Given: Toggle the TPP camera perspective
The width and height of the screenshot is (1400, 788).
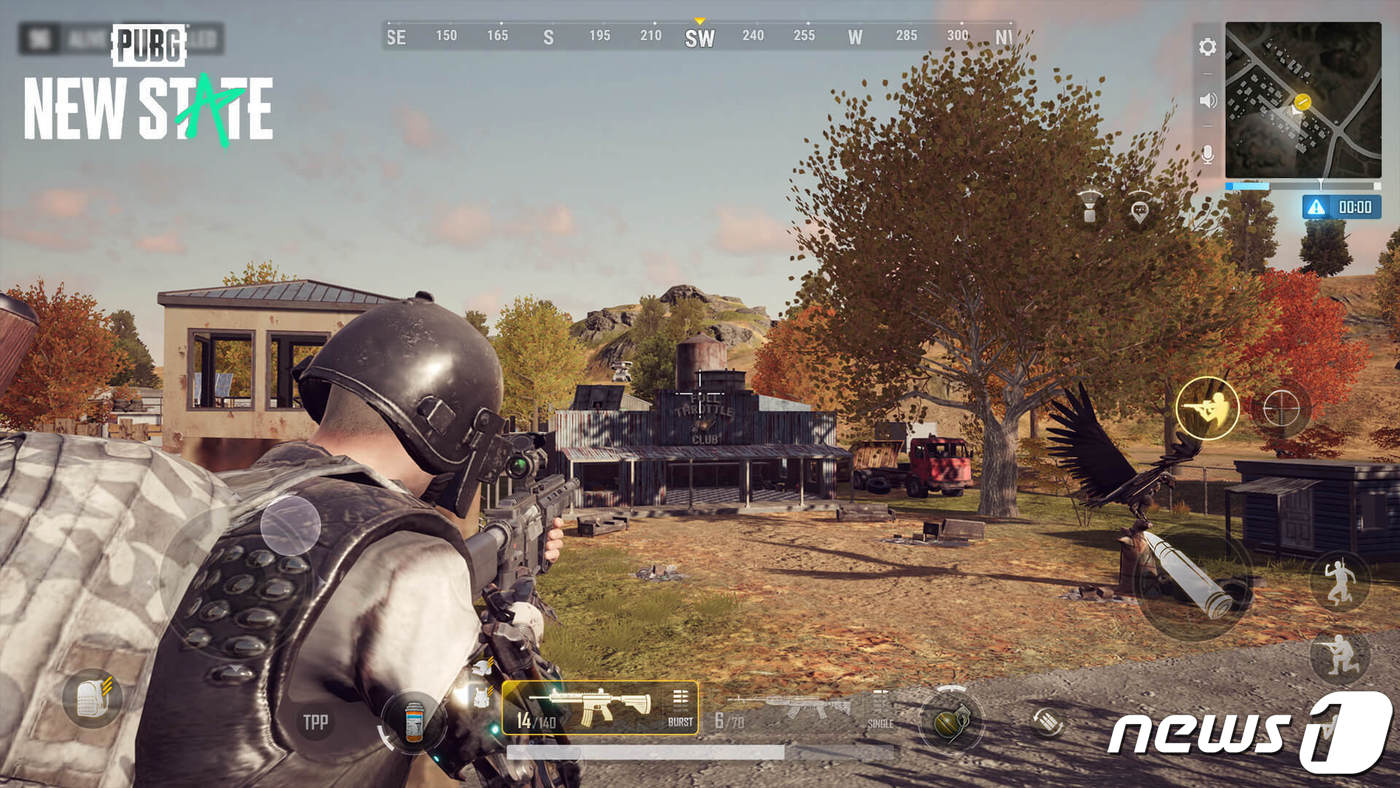Looking at the screenshot, I should [315, 722].
